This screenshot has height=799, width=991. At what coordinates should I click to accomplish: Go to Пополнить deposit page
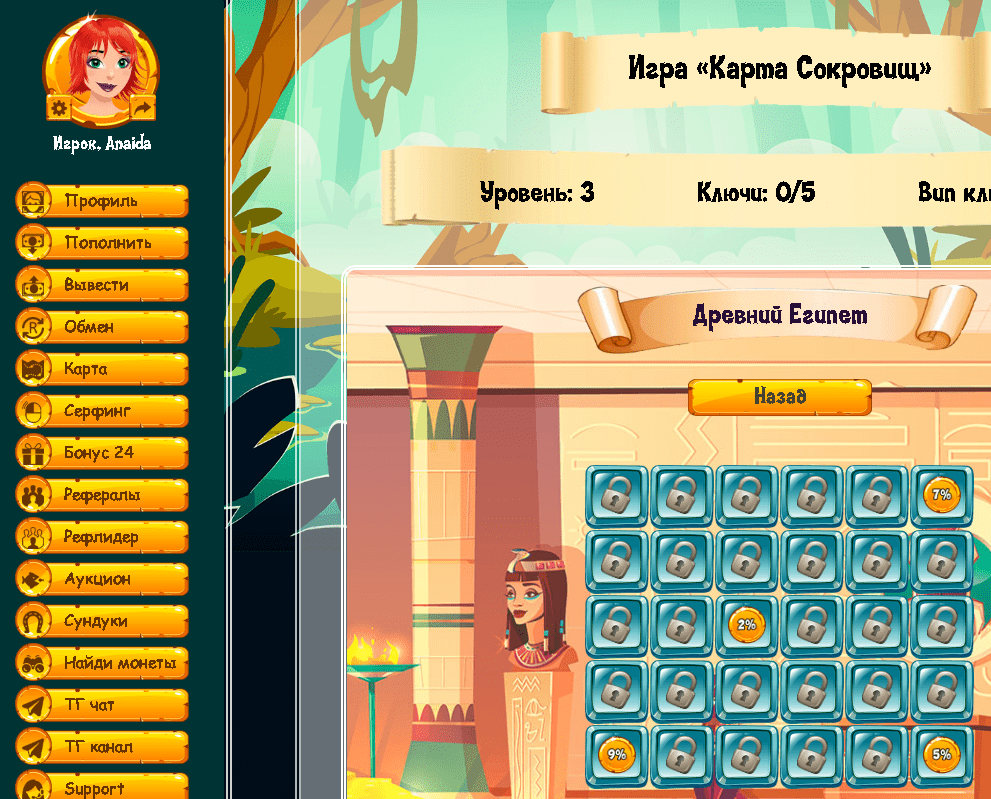pyautogui.click(x=102, y=243)
